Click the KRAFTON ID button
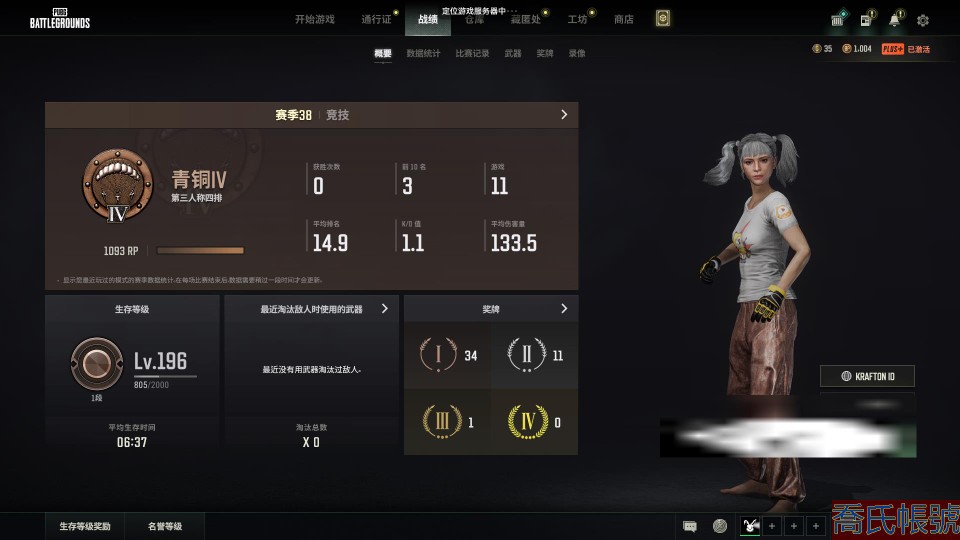The height and width of the screenshot is (540, 960). (x=867, y=376)
